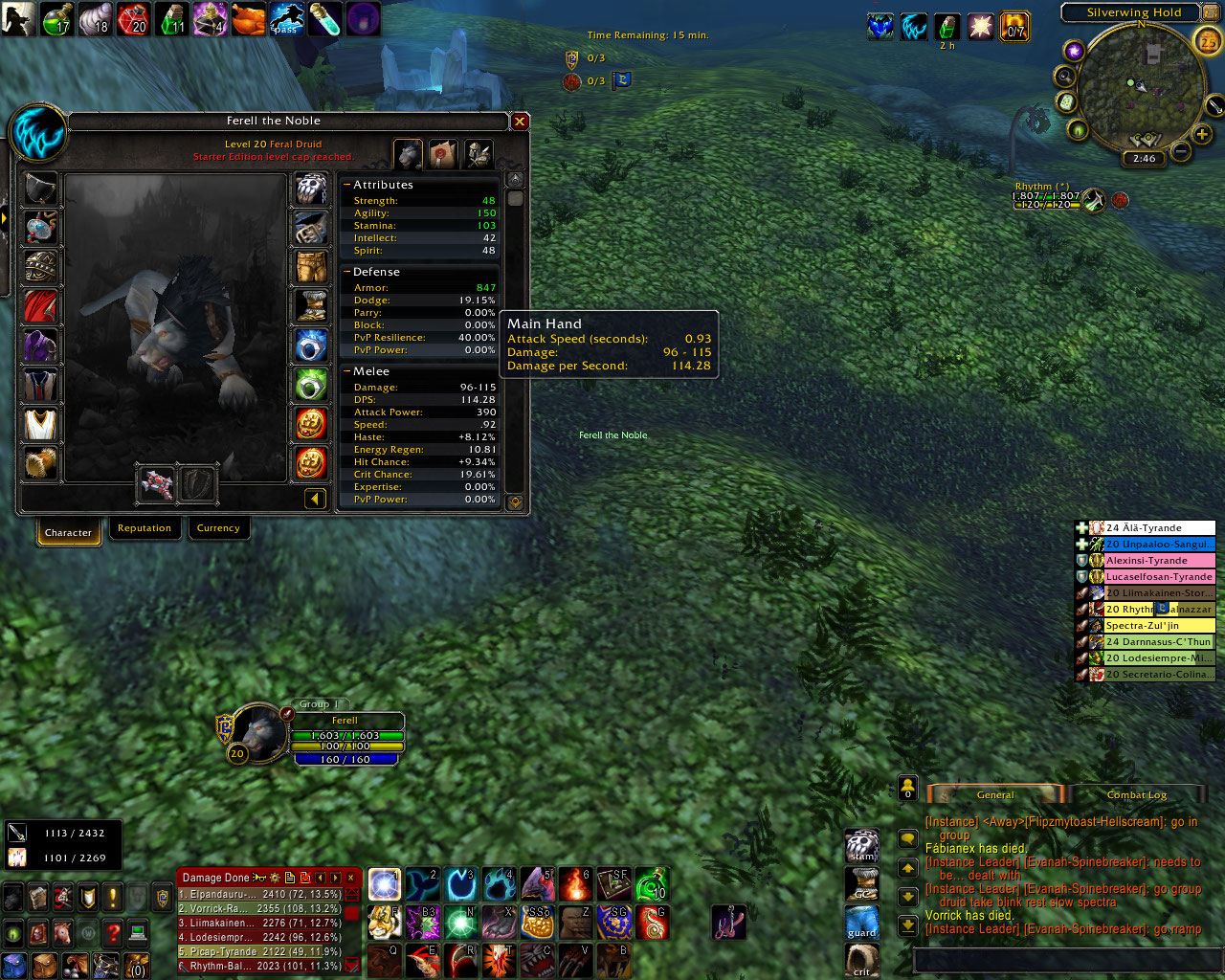Switch chat to the Combat Log tab
Image resolution: width=1225 pixels, height=980 pixels.
(1137, 794)
